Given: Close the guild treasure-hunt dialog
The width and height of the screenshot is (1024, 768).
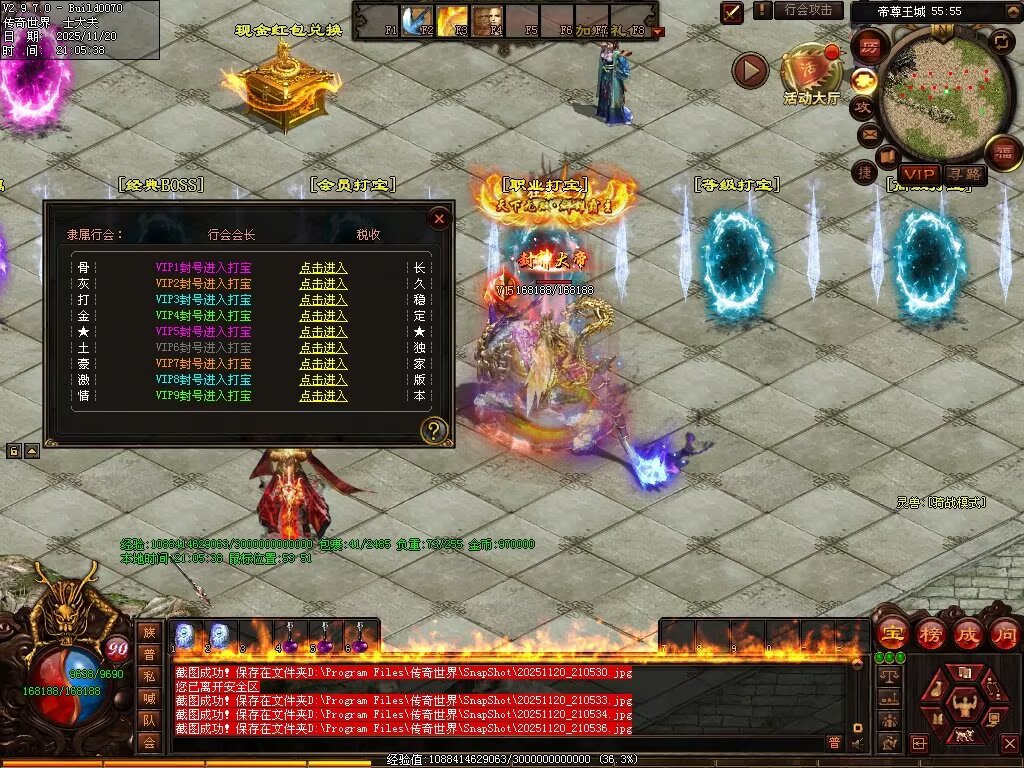Looking at the screenshot, I should (x=438, y=218).
